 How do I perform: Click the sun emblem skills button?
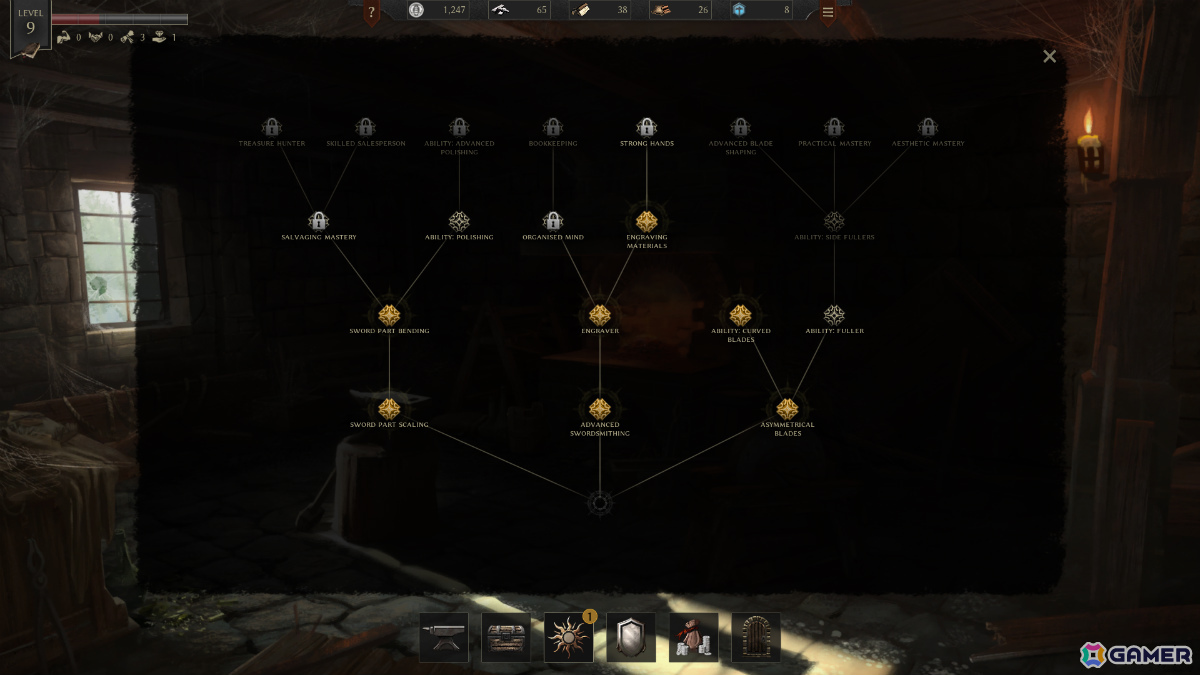coord(568,638)
